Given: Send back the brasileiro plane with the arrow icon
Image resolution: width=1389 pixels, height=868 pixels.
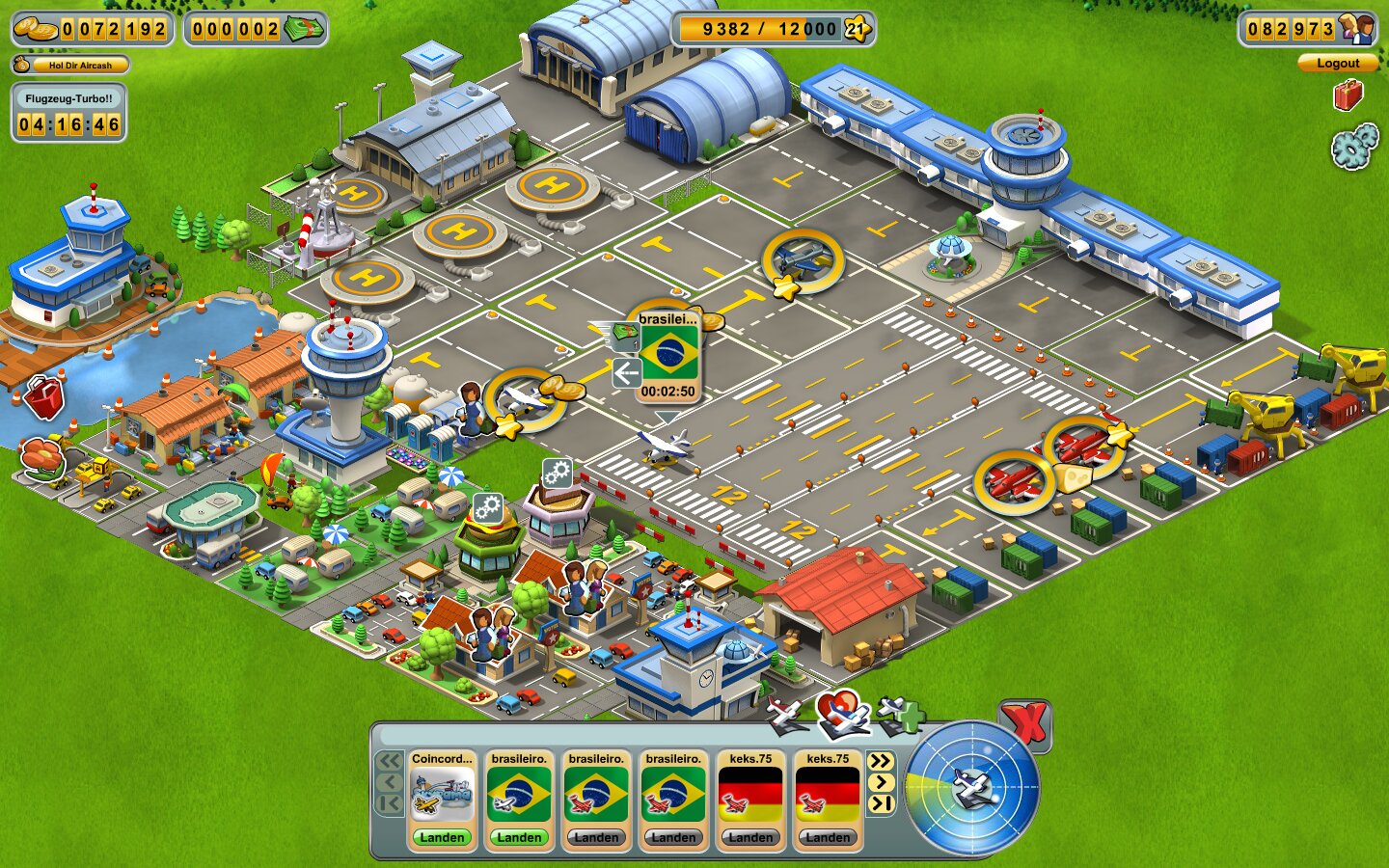Looking at the screenshot, I should point(627,372).
